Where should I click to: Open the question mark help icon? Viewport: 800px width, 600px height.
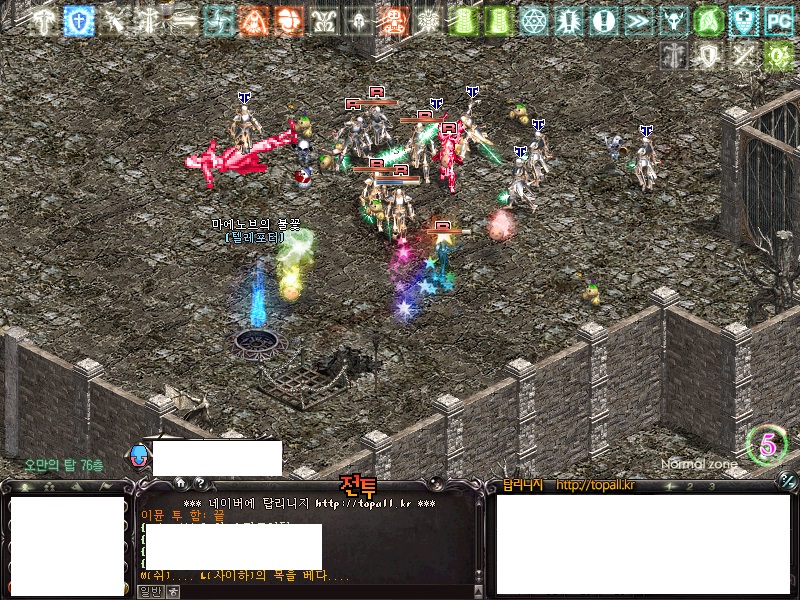[199, 483]
